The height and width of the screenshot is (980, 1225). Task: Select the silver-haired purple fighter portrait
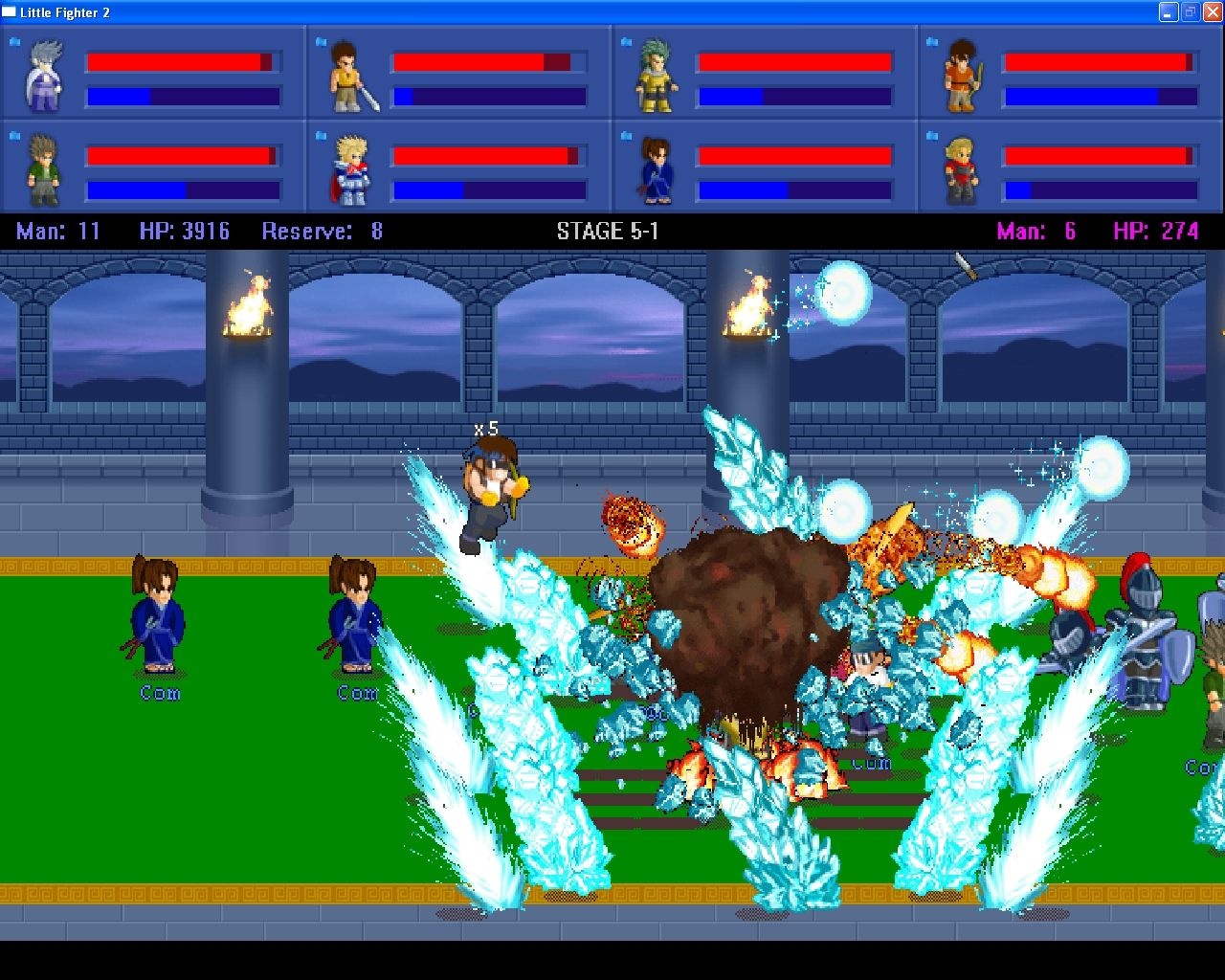click(45, 76)
